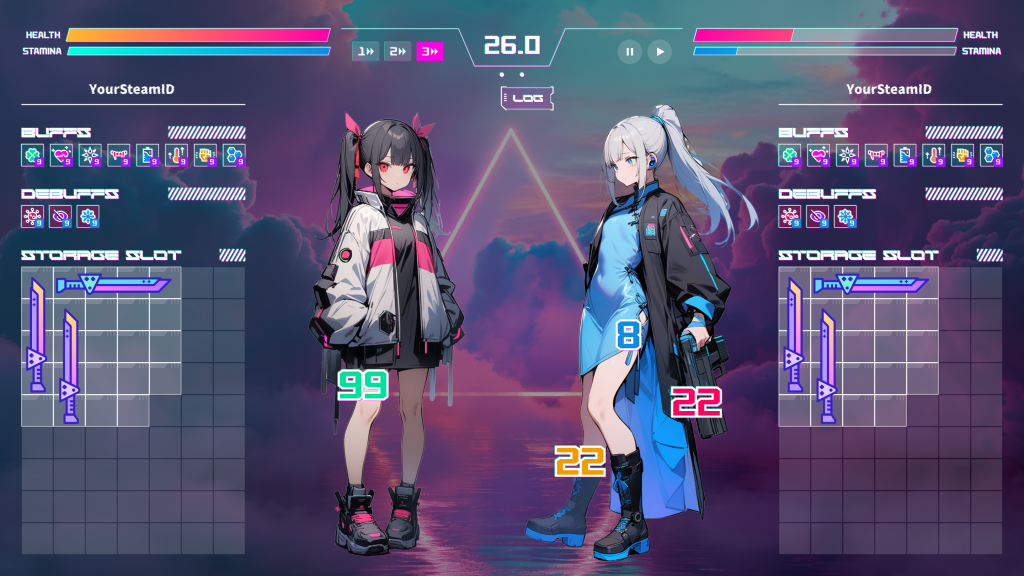Screen dimensions: 1024x576
Task: Select horizontal sword in left player's storage
Action: pos(112,285)
